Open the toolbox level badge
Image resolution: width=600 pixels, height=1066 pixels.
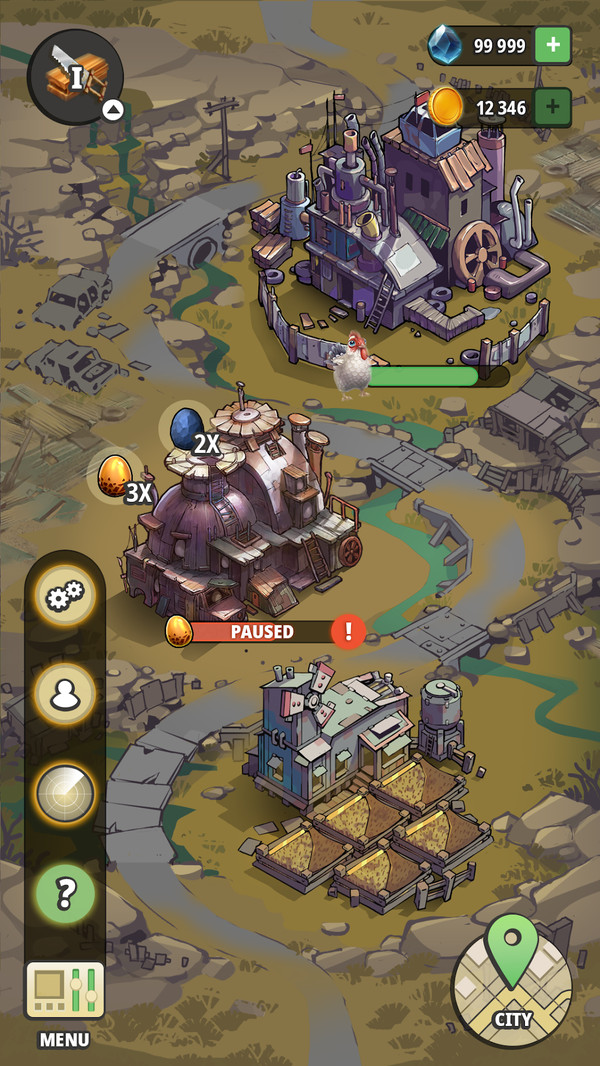click(75, 76)
